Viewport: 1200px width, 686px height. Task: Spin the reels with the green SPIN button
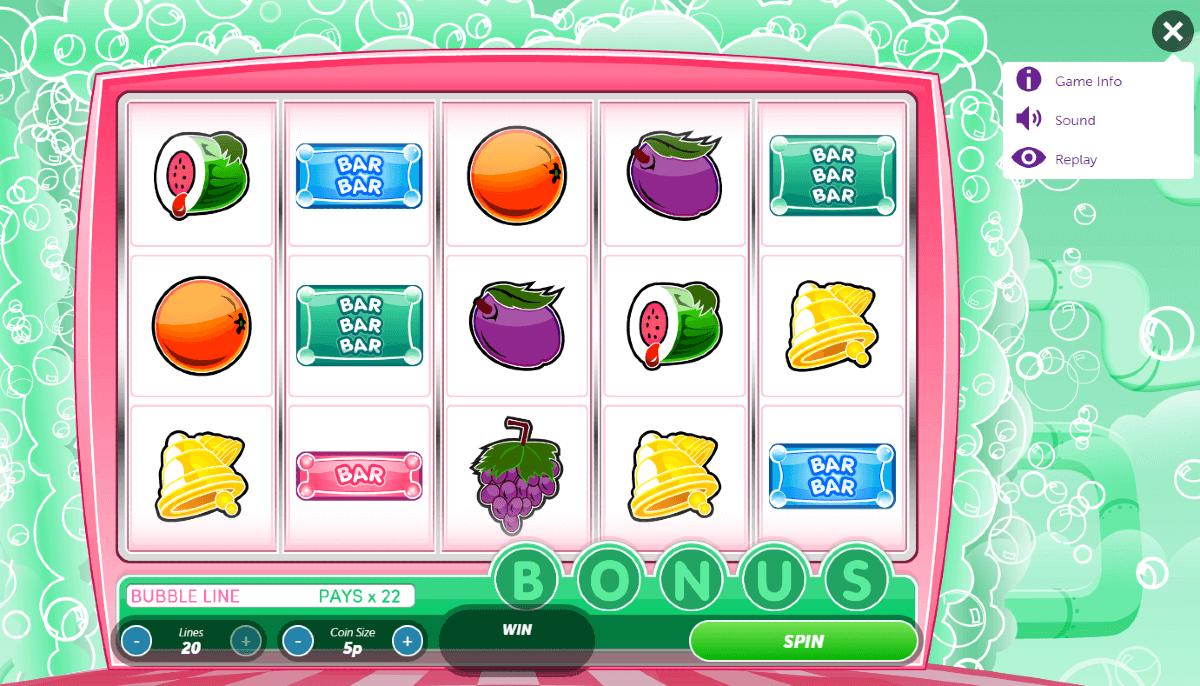tap(803, 641)
